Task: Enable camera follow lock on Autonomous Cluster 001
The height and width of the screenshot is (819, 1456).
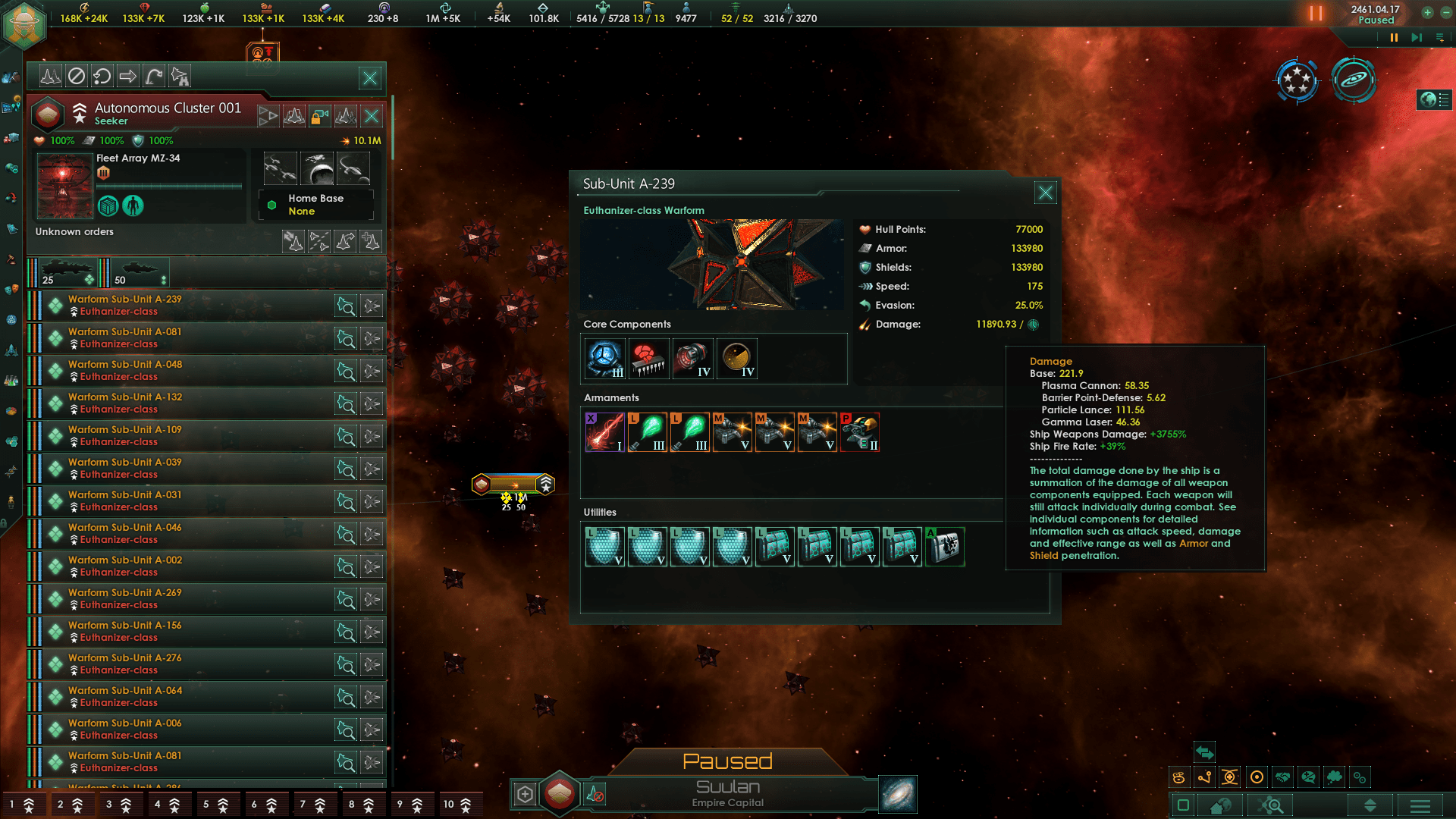Action: pyautogui.click(x=320, y=117)
